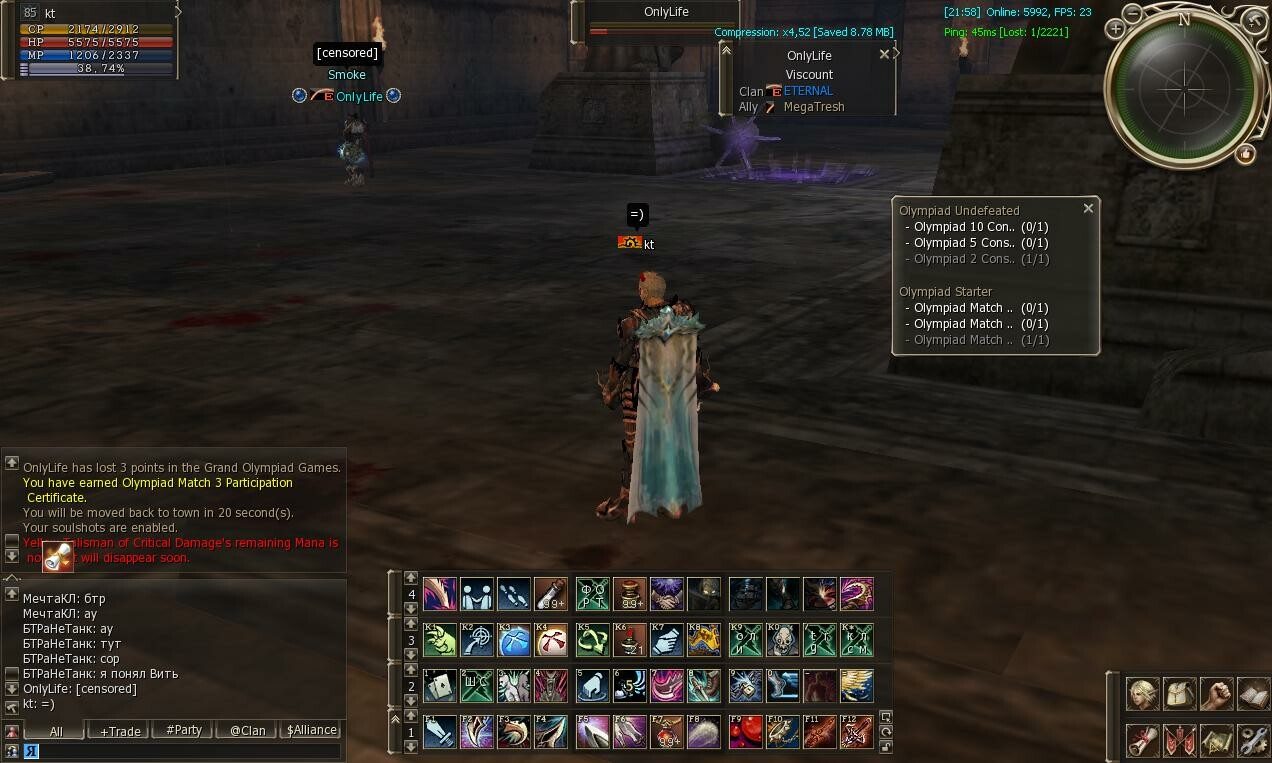Open the system settings wrench icon

click(x=1252, y=740)
